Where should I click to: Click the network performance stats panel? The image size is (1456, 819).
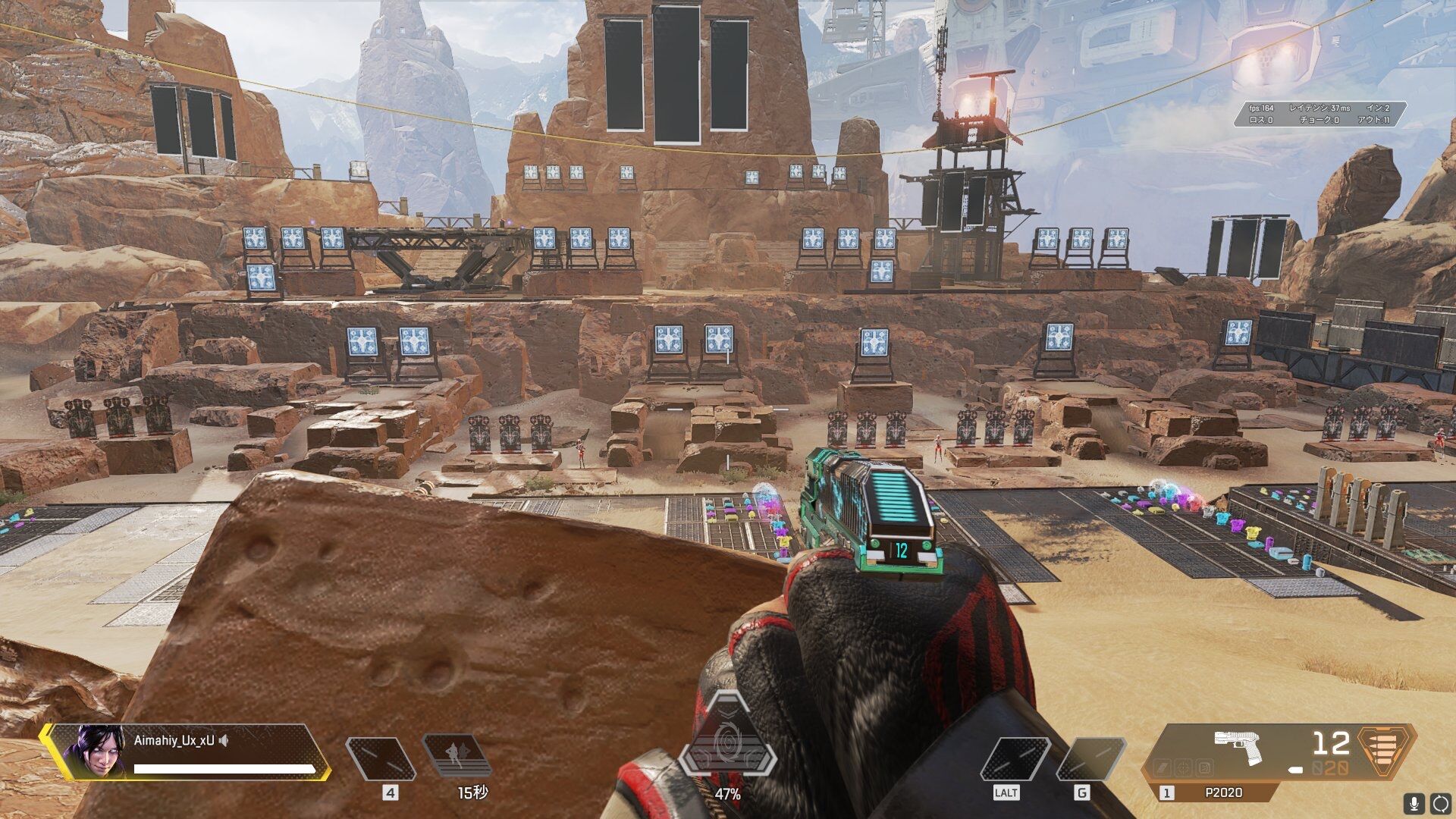click(x=1319, y=114)
